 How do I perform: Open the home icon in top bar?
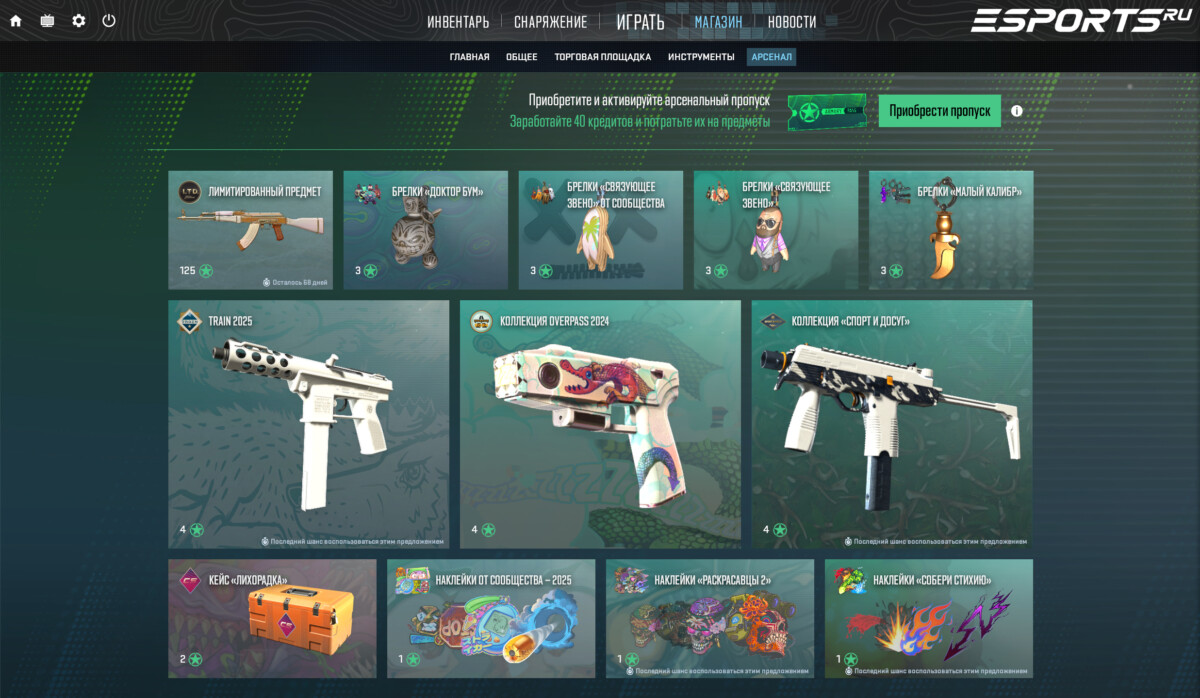16,21
